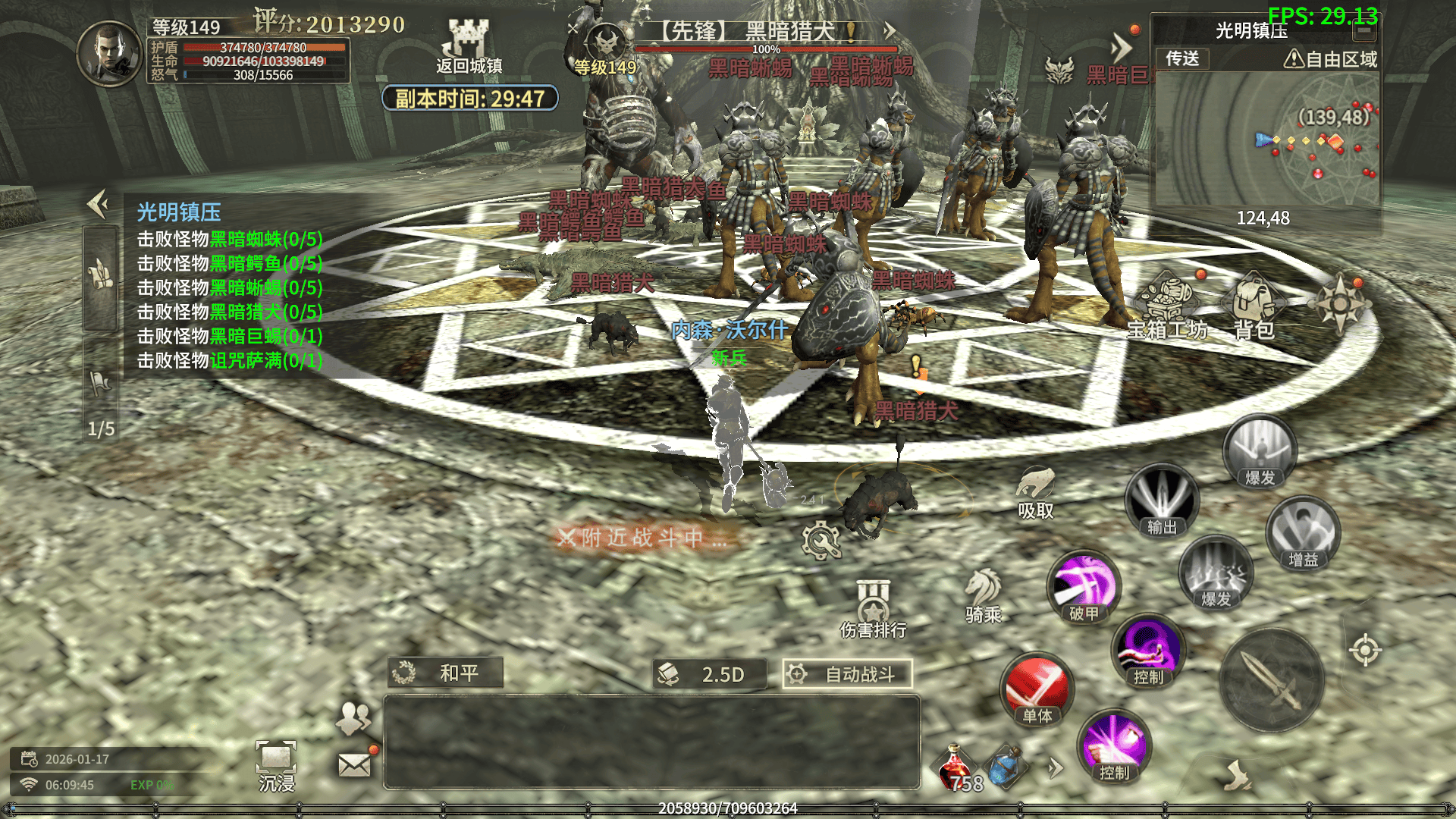Use the red health potion
The width and height of the screenshot is (1456, 819).
pos(956,767)
